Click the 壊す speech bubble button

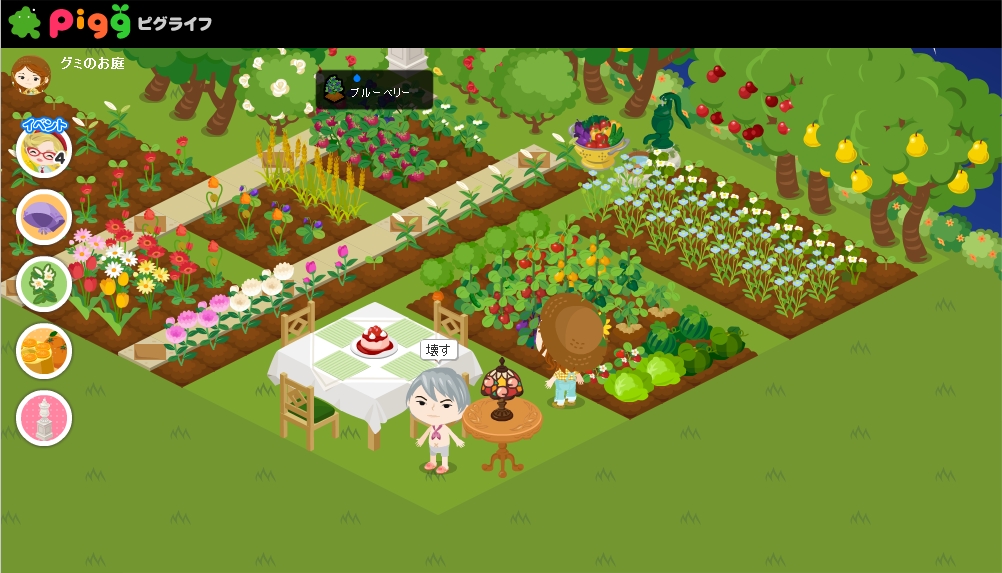pyautogui.click(x=438, y=350)
